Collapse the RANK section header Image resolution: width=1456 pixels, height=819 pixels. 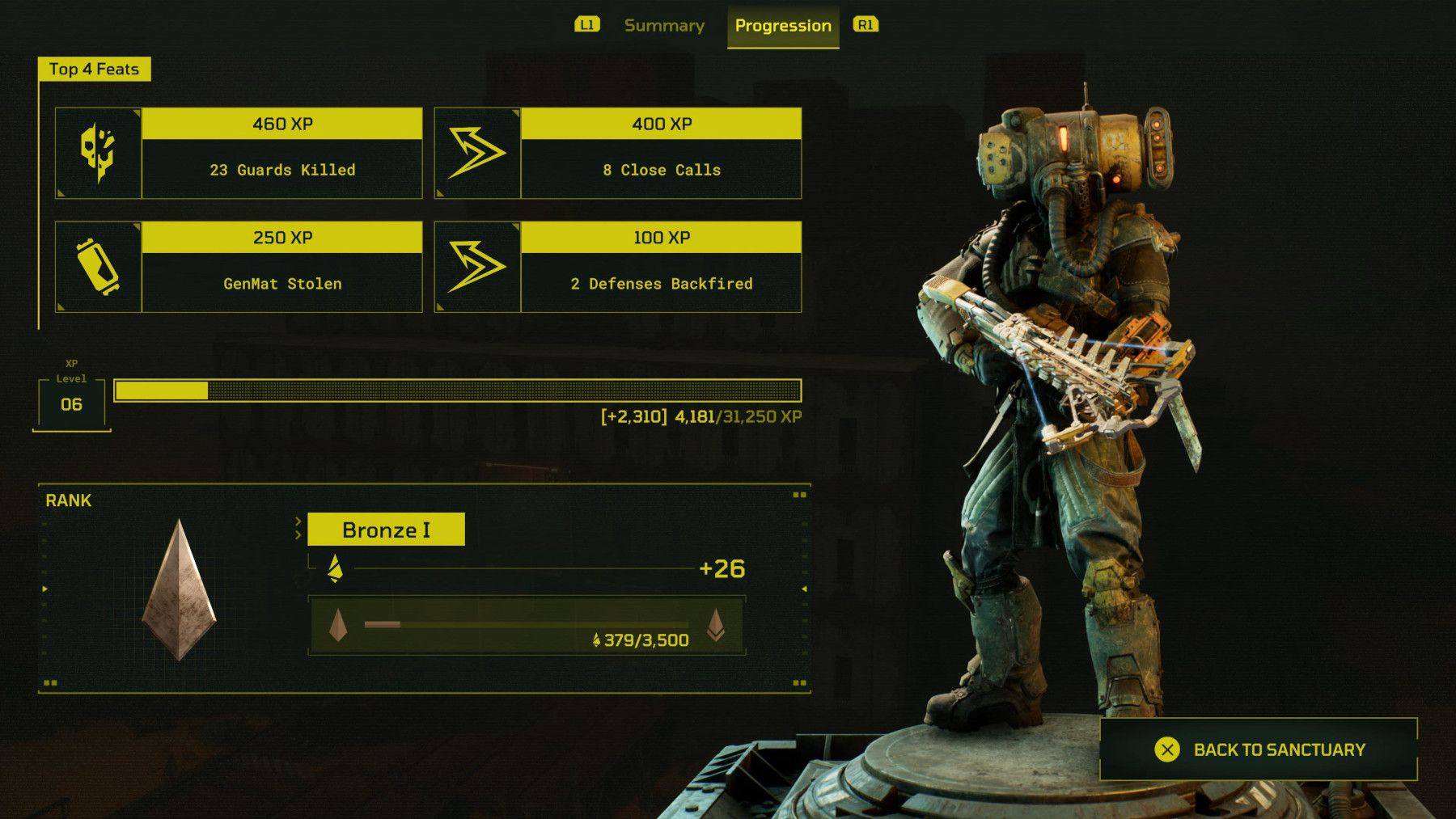pyautogui.click(x=68, y=500)
